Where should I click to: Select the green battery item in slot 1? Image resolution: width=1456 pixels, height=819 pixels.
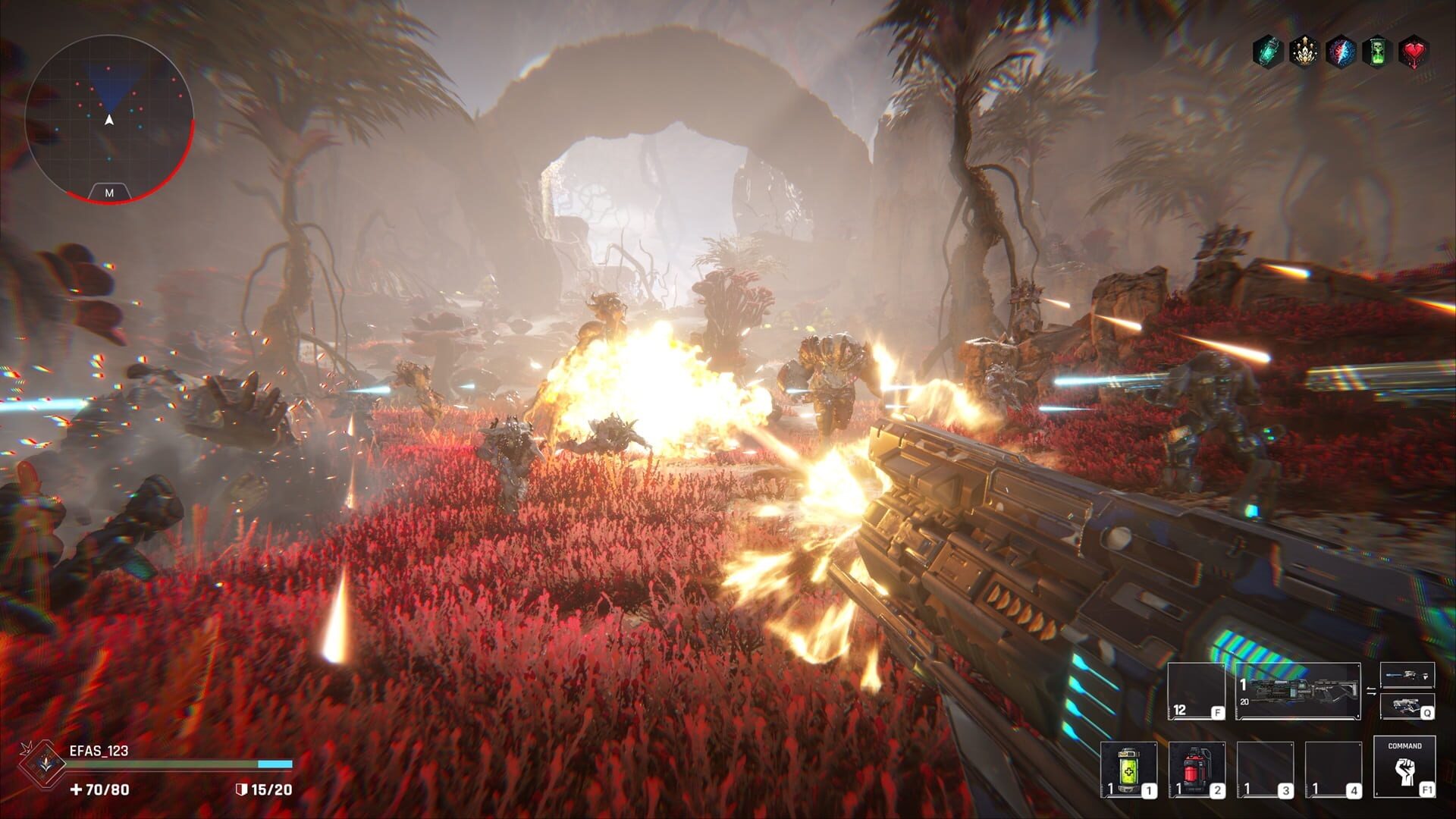pyautogui.click(x=1129, y=770)
